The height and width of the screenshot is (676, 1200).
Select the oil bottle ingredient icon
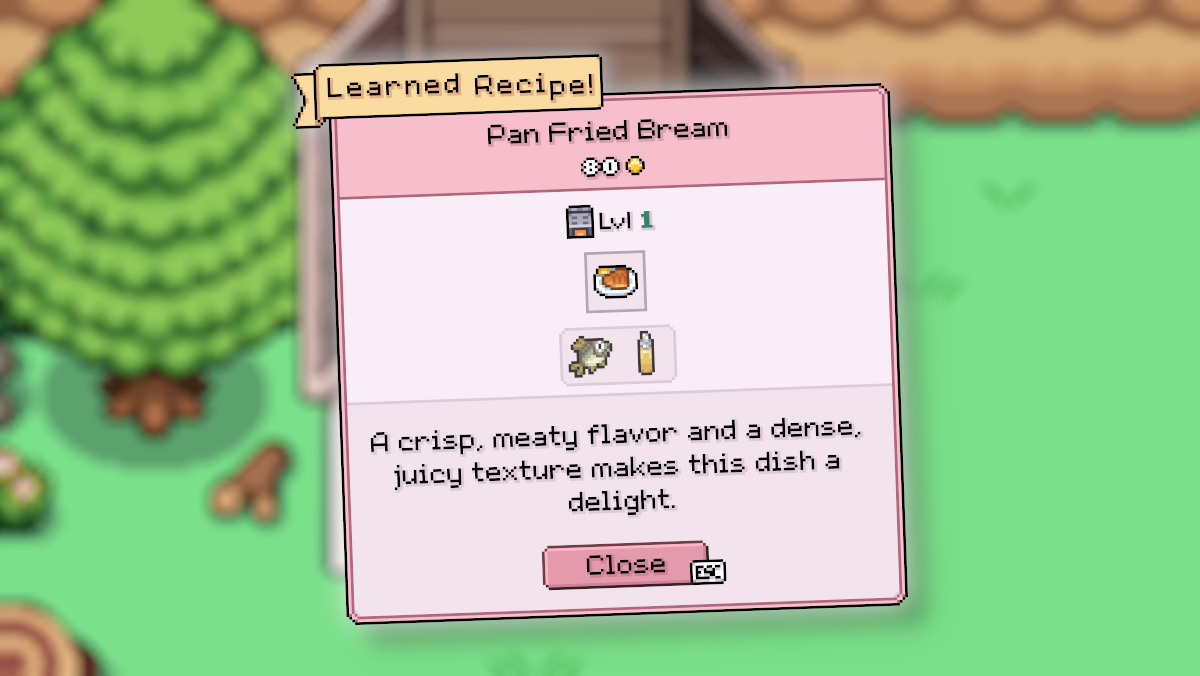pos(646,354)
